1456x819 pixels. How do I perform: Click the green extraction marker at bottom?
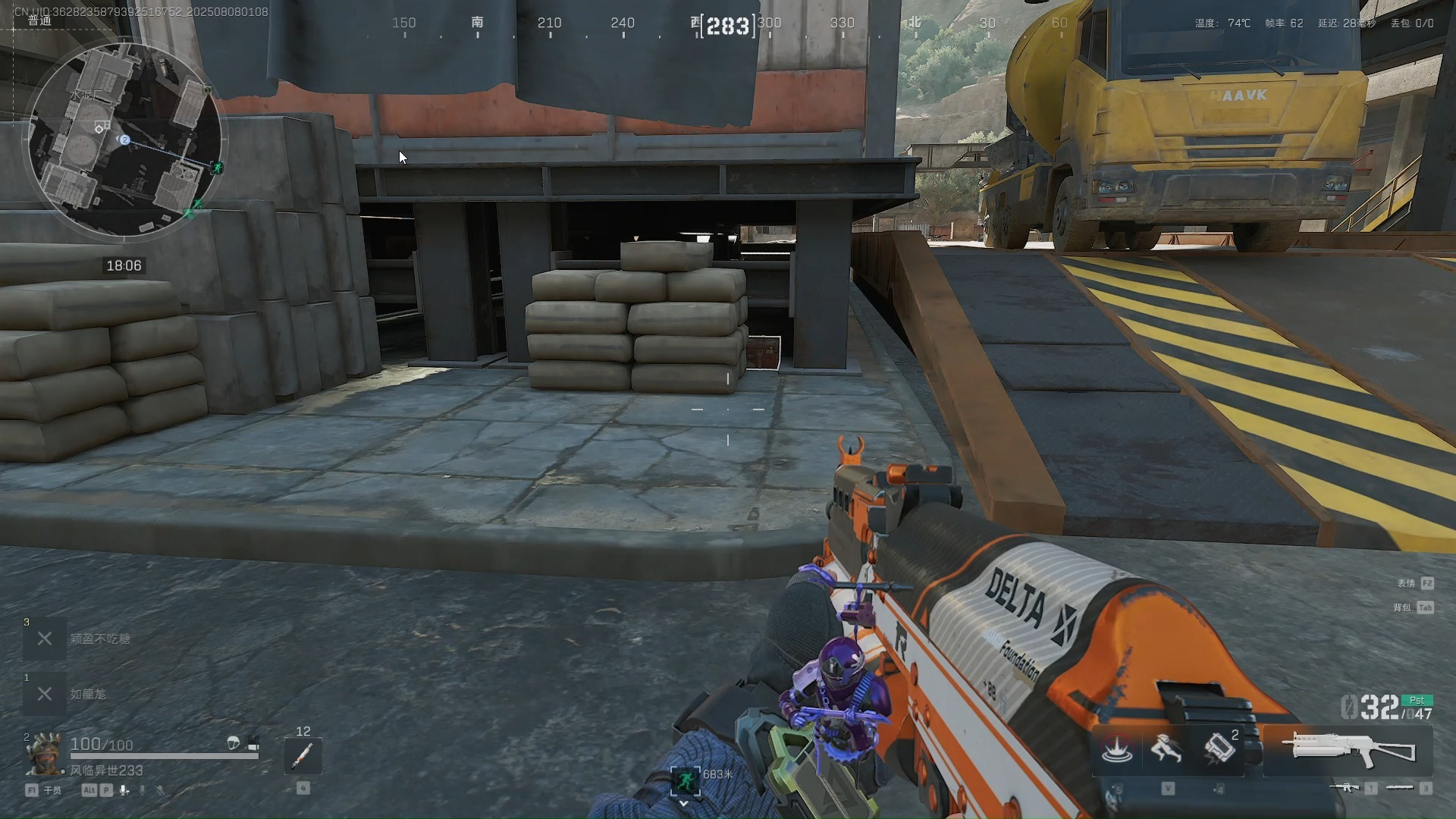(685, 780)
